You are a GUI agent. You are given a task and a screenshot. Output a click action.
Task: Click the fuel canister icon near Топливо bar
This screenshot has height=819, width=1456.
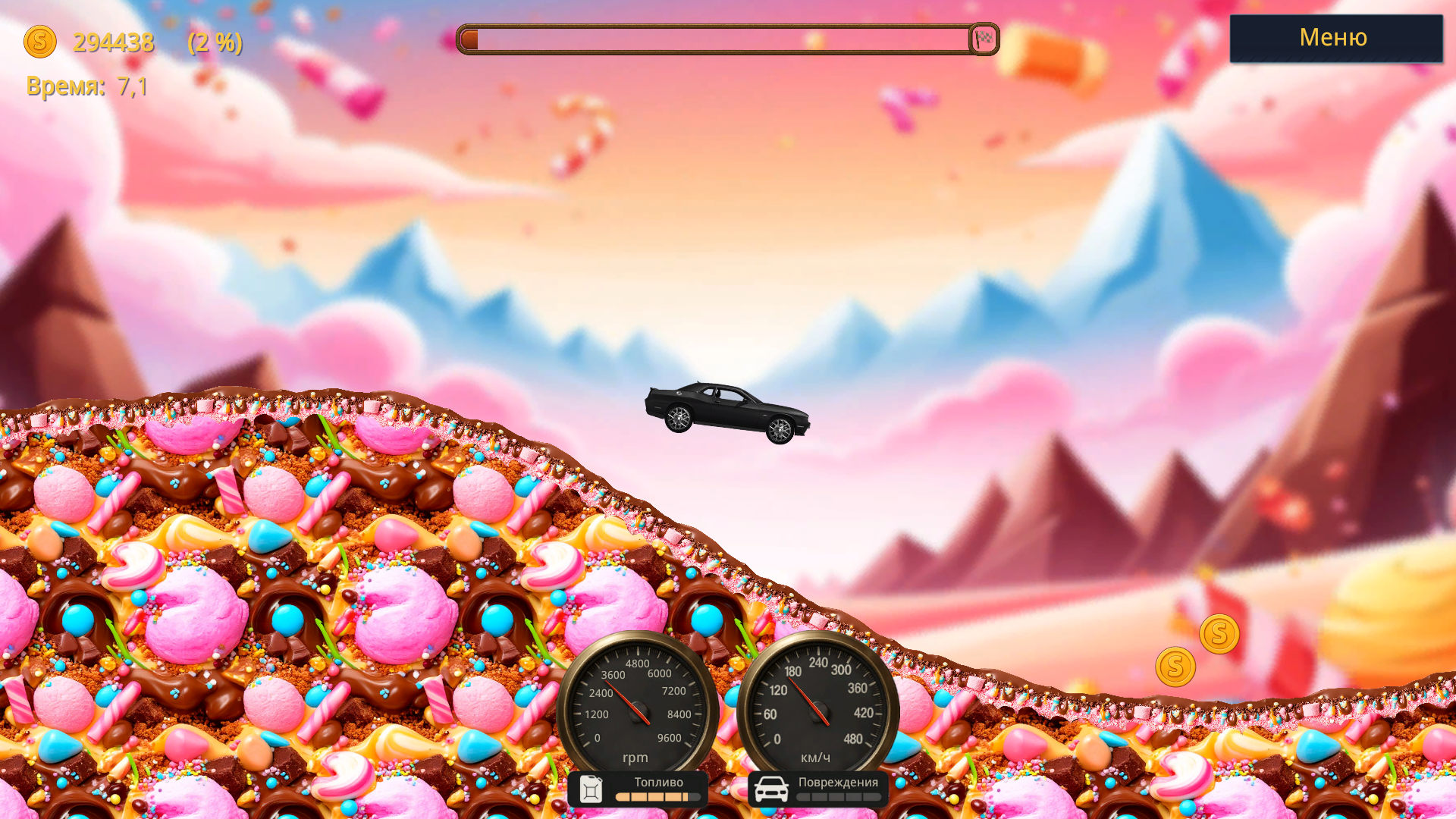[x=591, y=789]
